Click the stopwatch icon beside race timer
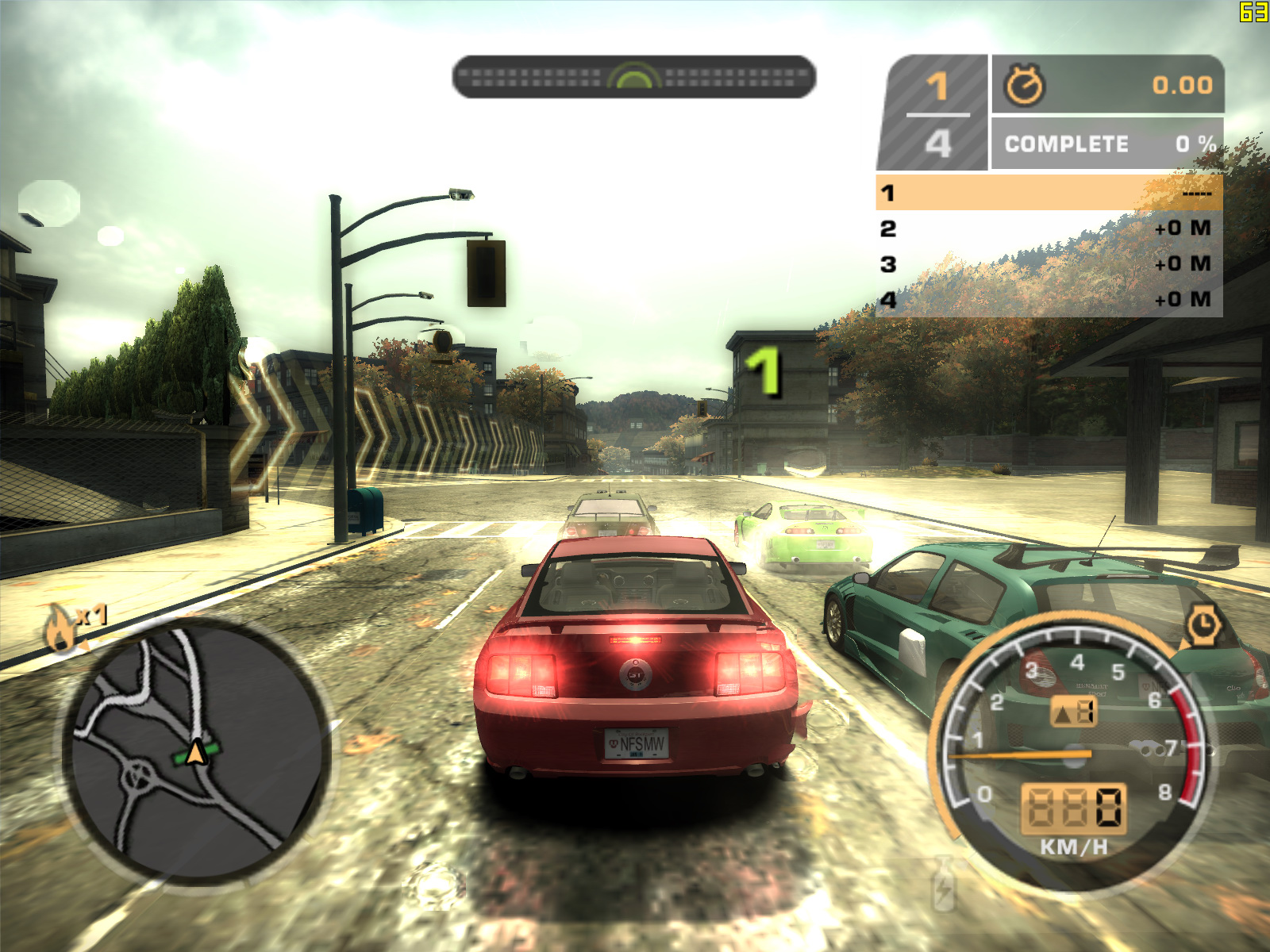Screen dimensions: 1270x952 (x=1025, y=85)
